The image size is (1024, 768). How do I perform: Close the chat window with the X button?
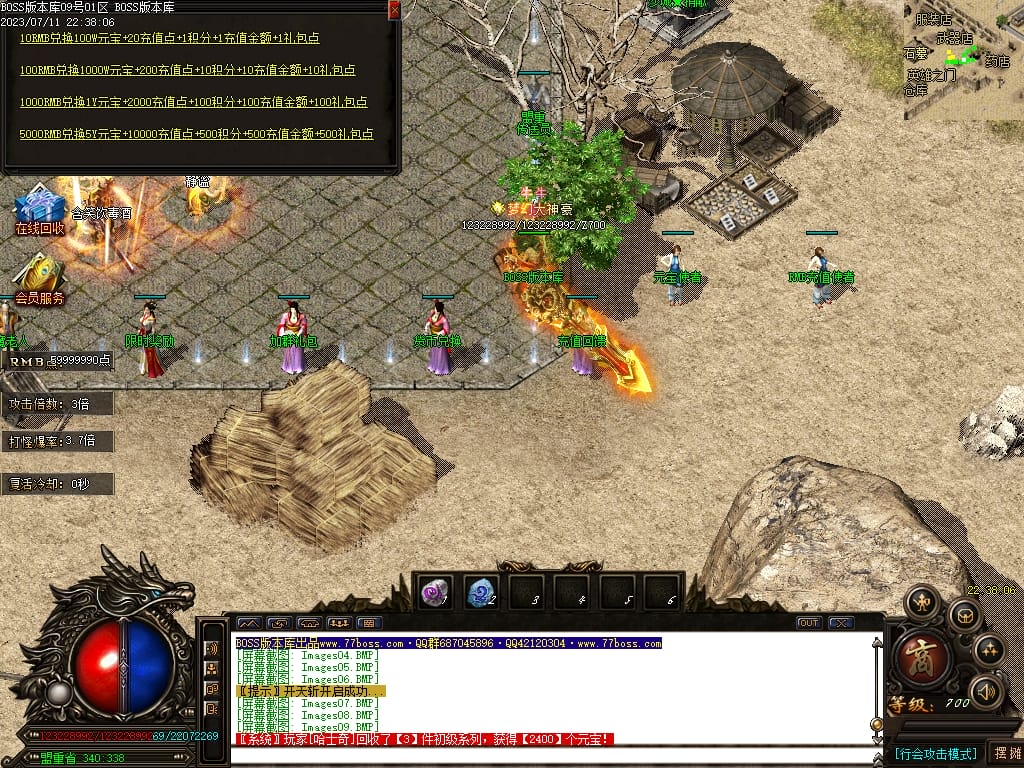(x=841, y=623)
